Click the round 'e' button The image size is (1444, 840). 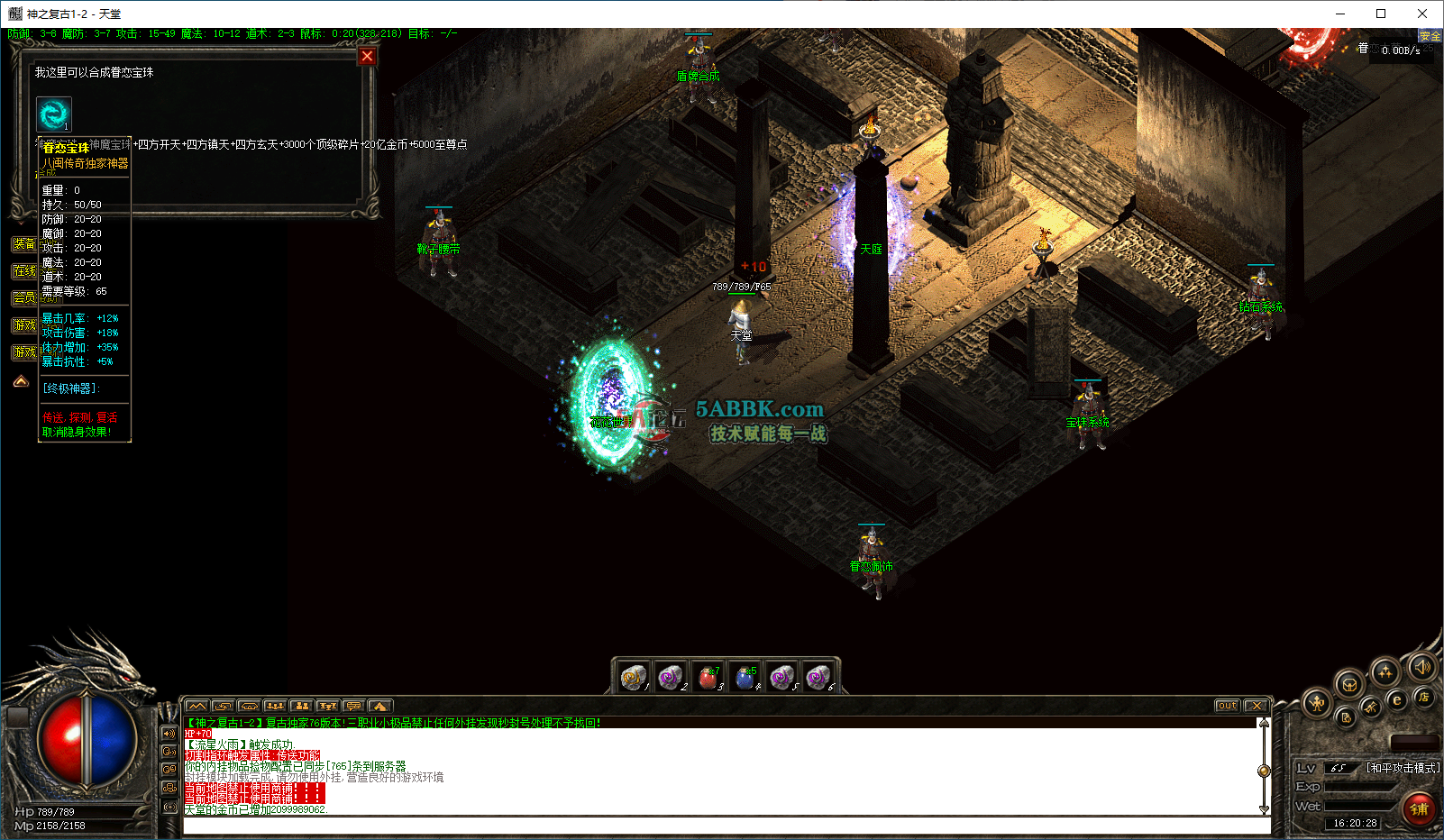pos(1397,699)
